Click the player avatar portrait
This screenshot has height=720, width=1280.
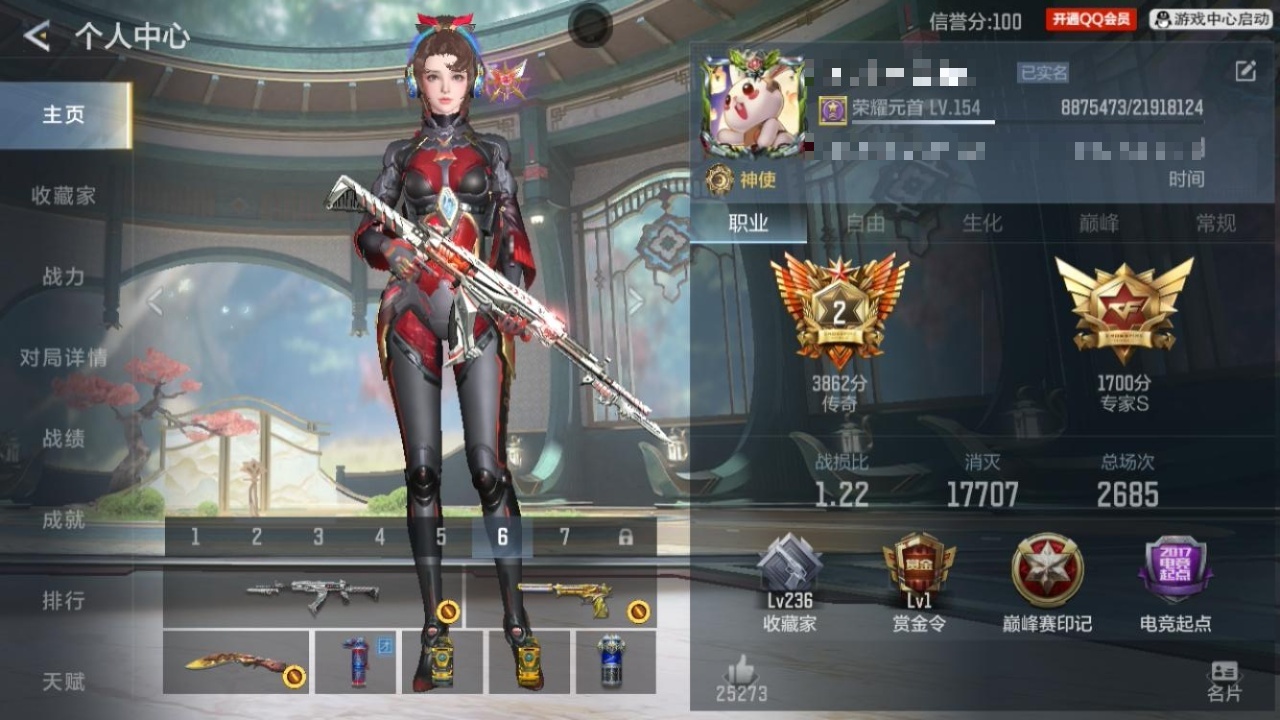[x=753, y=106]
